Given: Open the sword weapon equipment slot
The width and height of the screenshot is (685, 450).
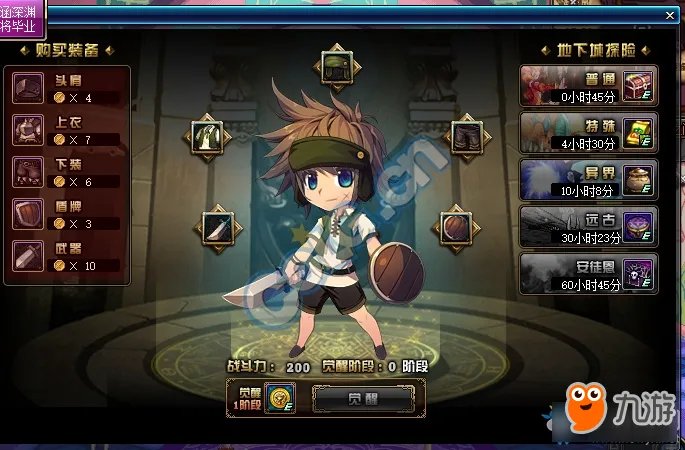Looking at the screenshot, I should tap(219, 227).
